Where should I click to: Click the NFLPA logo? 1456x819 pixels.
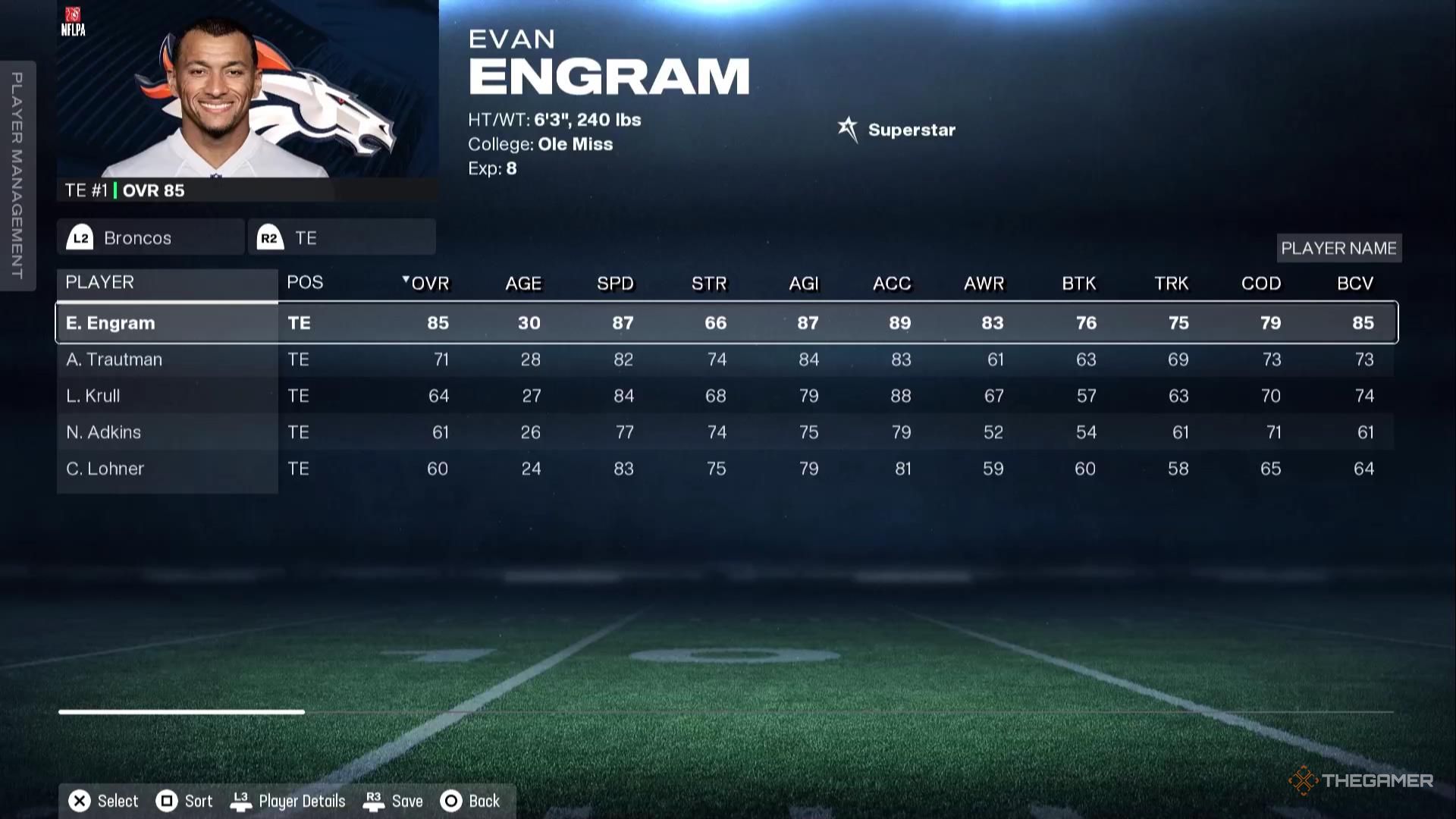pos(74,21)
